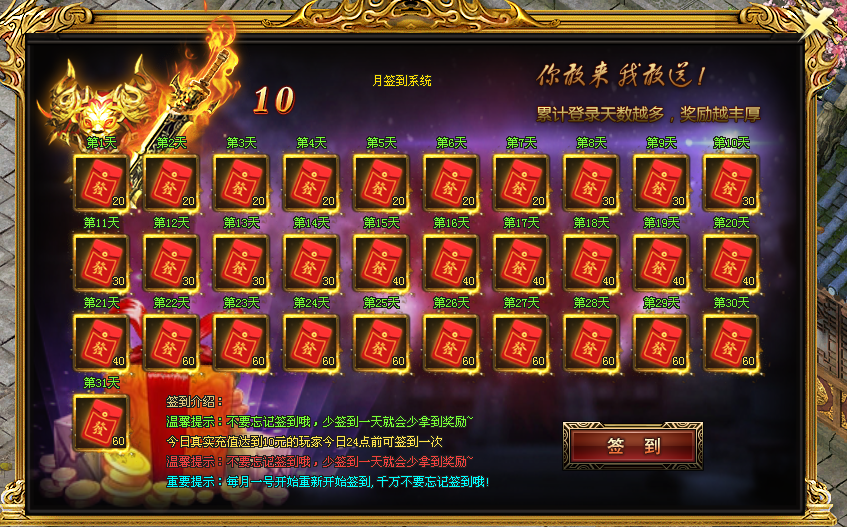This screenshot has height=527, width=847.
Task: Select the 第3天 red envelope reward
Action: coord(241,183)
